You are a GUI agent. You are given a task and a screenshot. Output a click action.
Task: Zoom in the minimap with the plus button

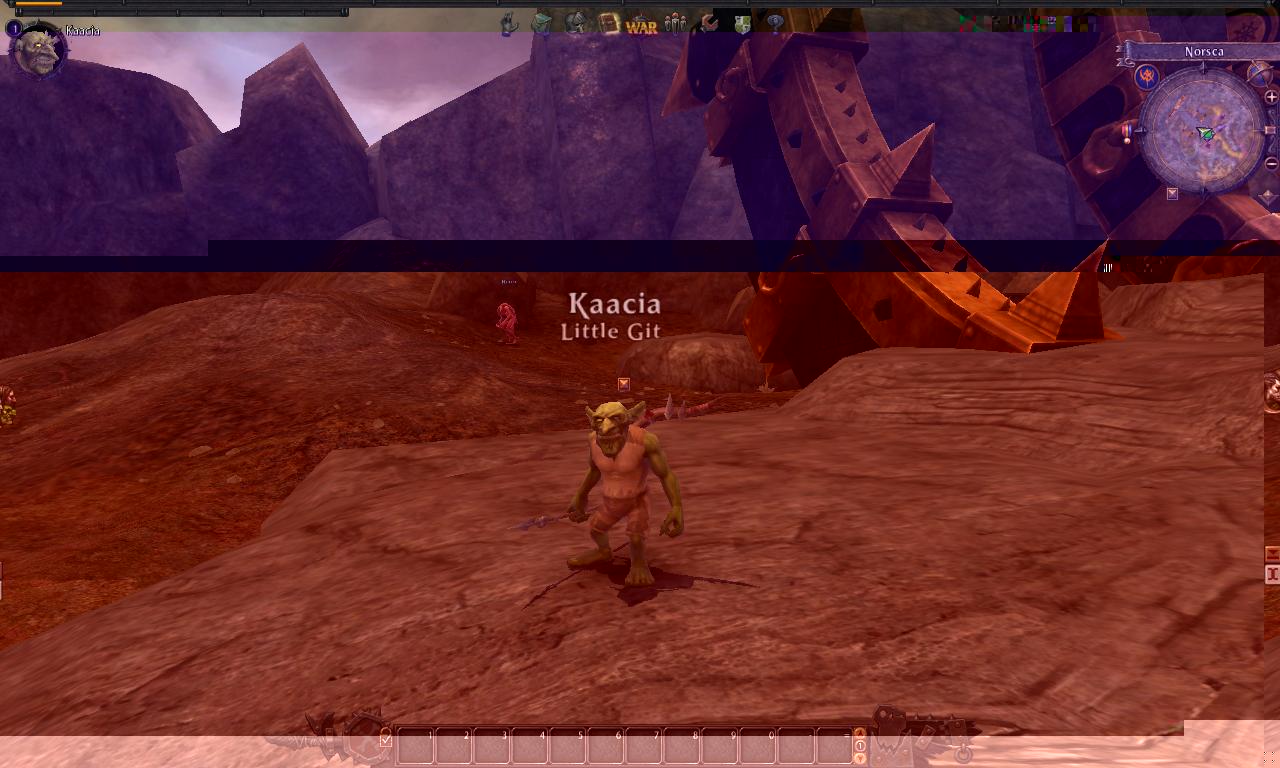pos(1270,95)
